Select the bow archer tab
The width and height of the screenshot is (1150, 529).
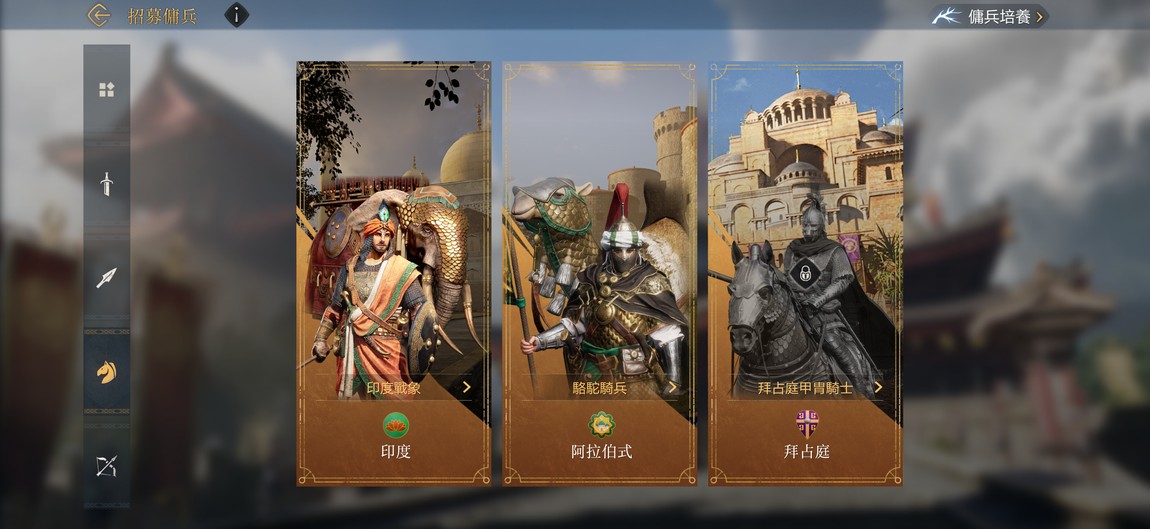point(106,466)
